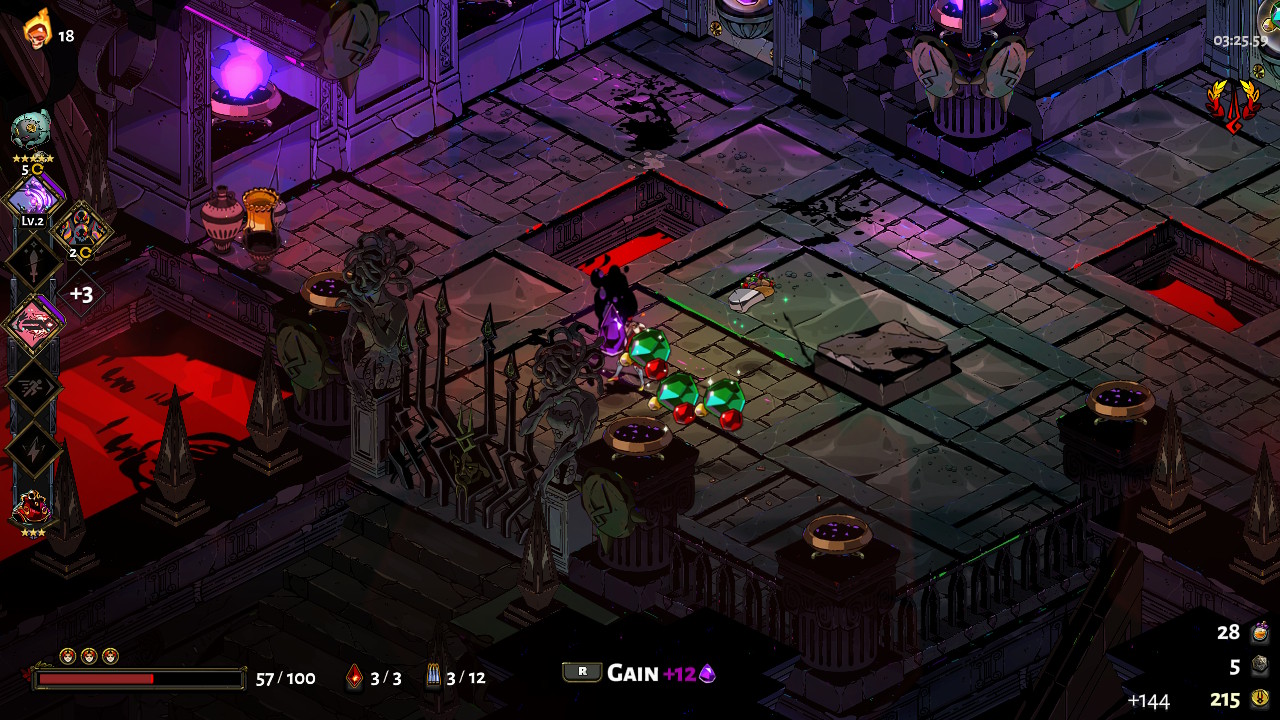Inspect the pink cast boon slot
The image size is (1280, 720).
(34, 325)
